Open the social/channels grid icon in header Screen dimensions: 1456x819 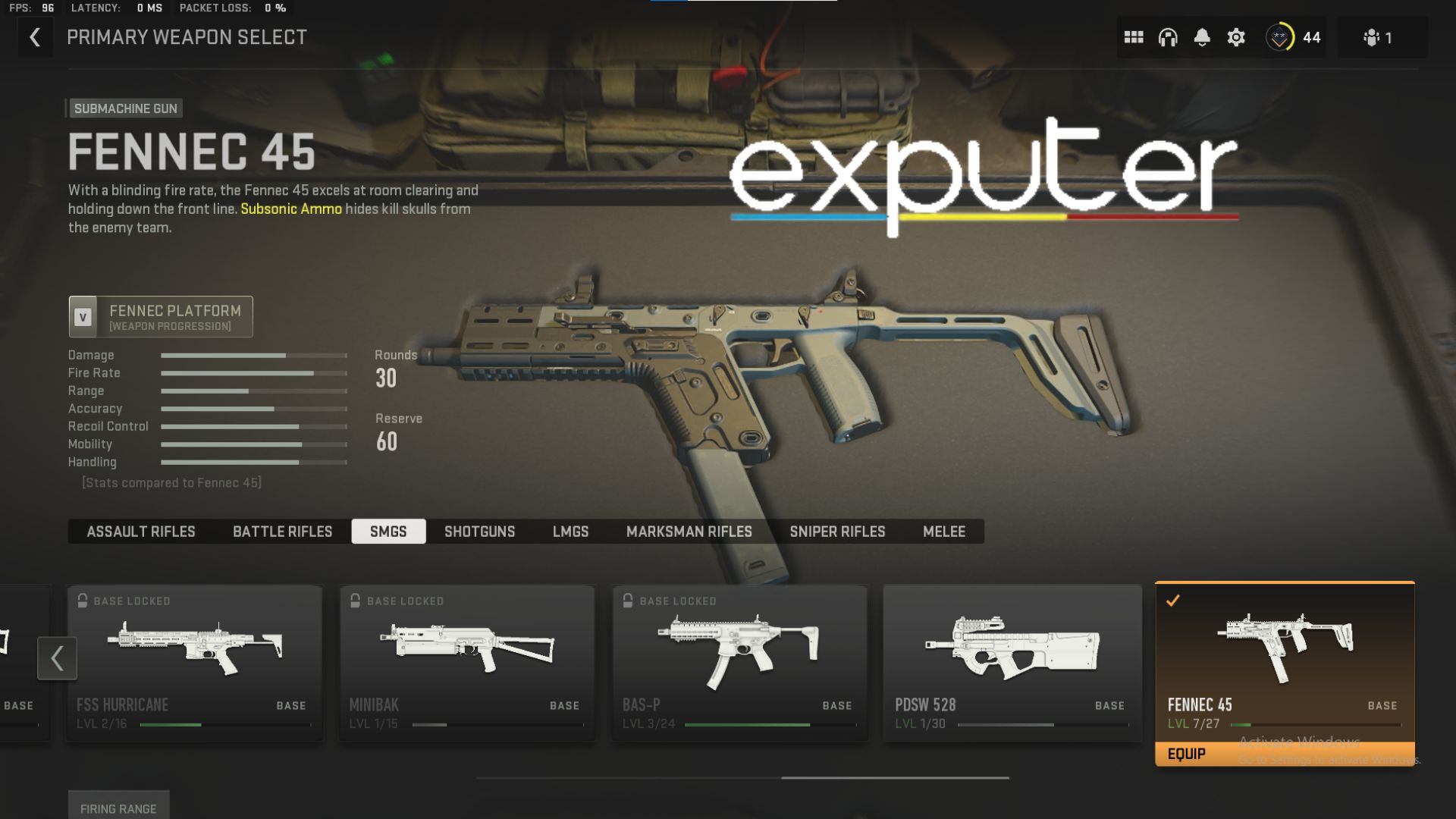pos(1134,36)
